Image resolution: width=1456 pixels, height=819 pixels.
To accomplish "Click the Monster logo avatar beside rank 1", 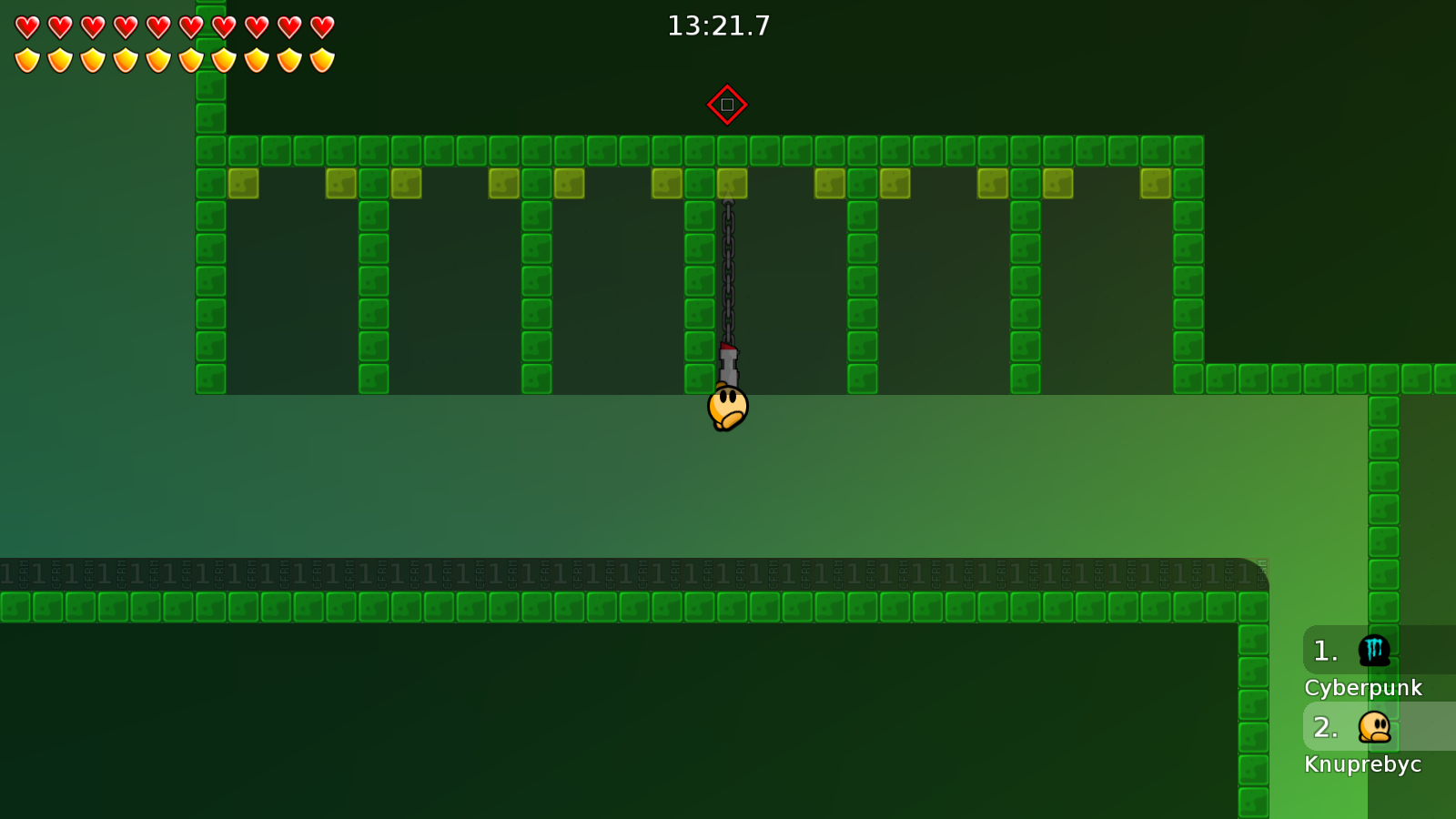I will [x=1374, y=651].
